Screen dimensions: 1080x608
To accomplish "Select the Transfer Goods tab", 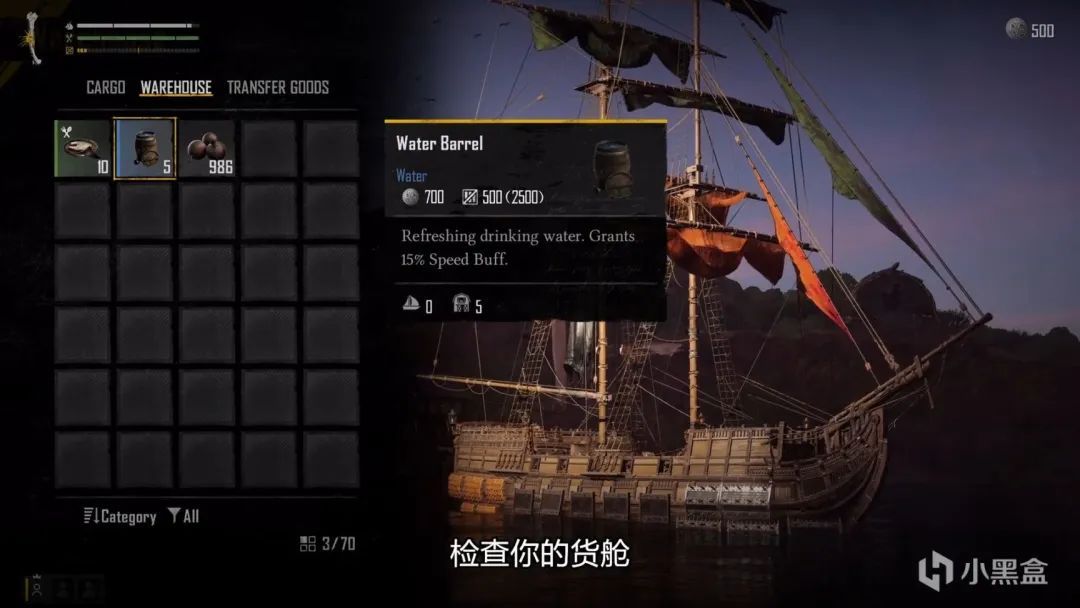I will coord(277,87).
